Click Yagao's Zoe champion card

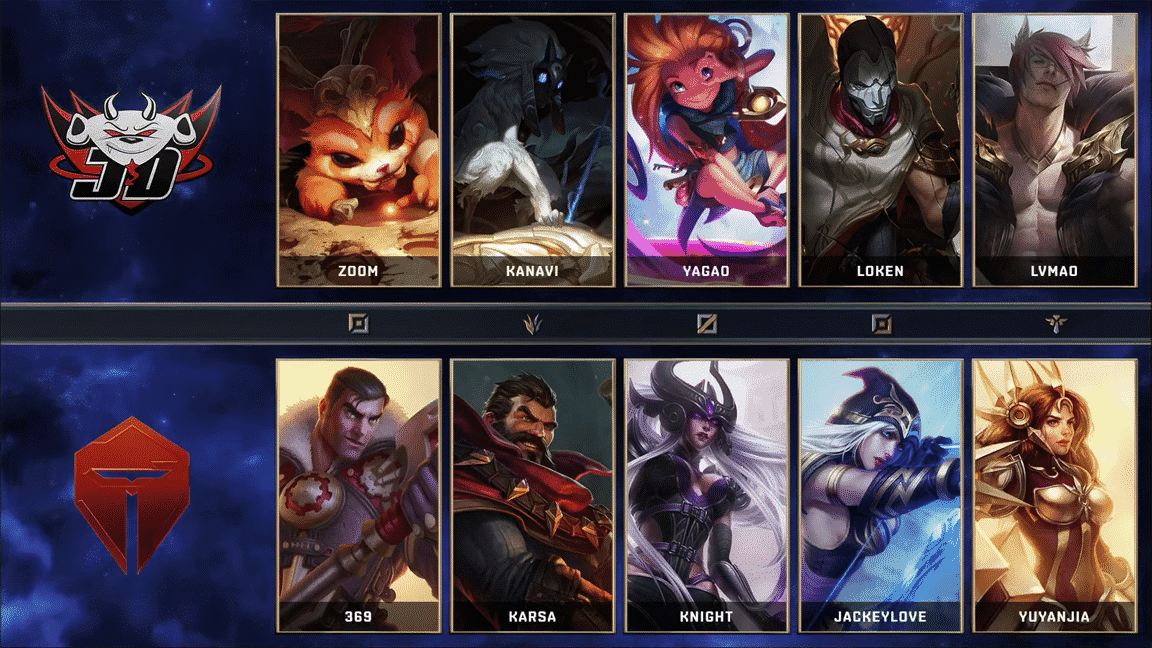706,150
